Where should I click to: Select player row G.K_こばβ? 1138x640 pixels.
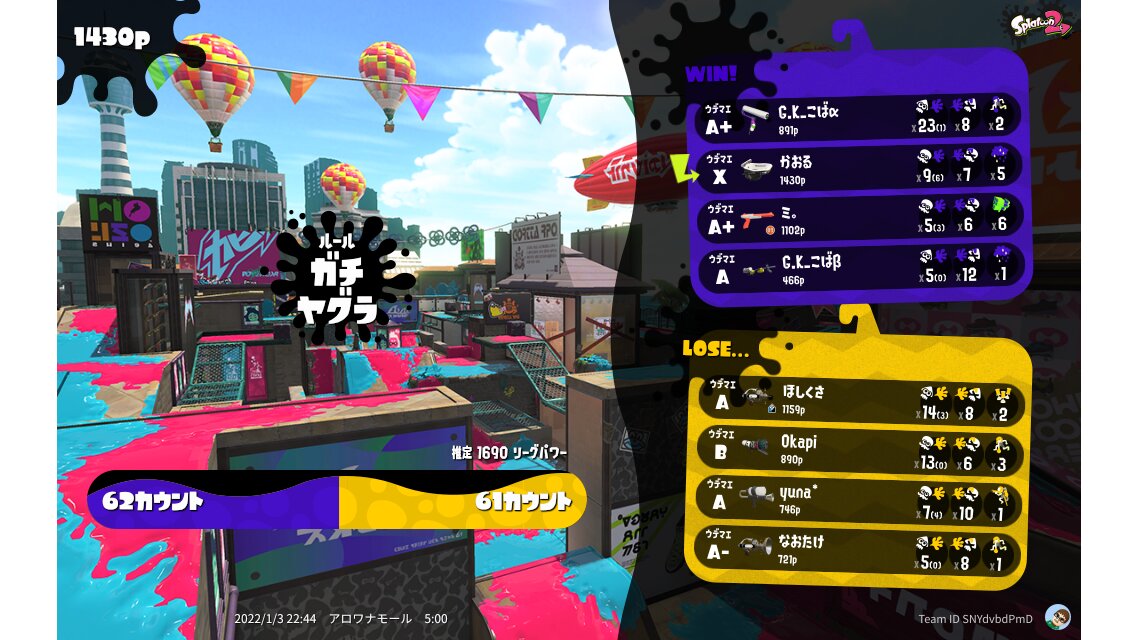[858, 268]
